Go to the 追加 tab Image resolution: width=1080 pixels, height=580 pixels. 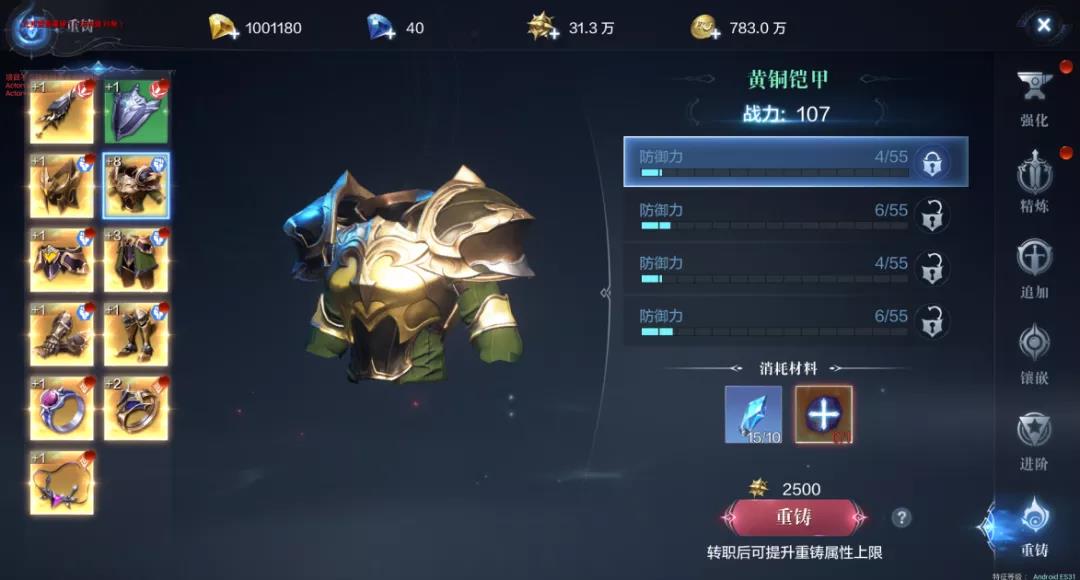pos(1034,267)
